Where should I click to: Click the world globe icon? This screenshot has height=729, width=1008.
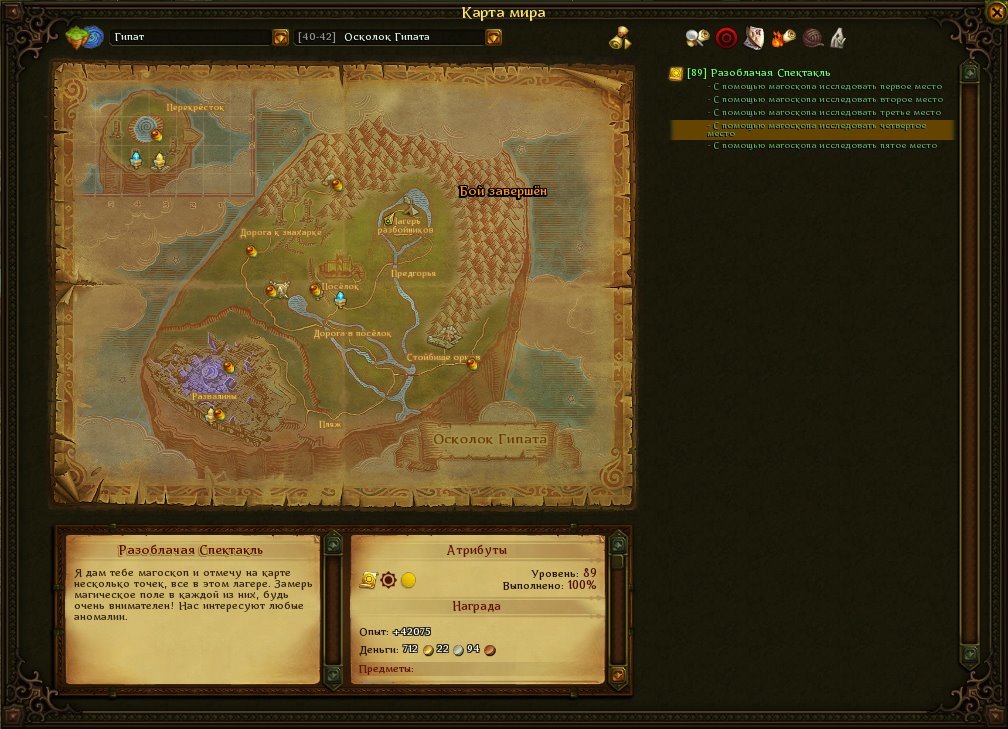[84, 38]
